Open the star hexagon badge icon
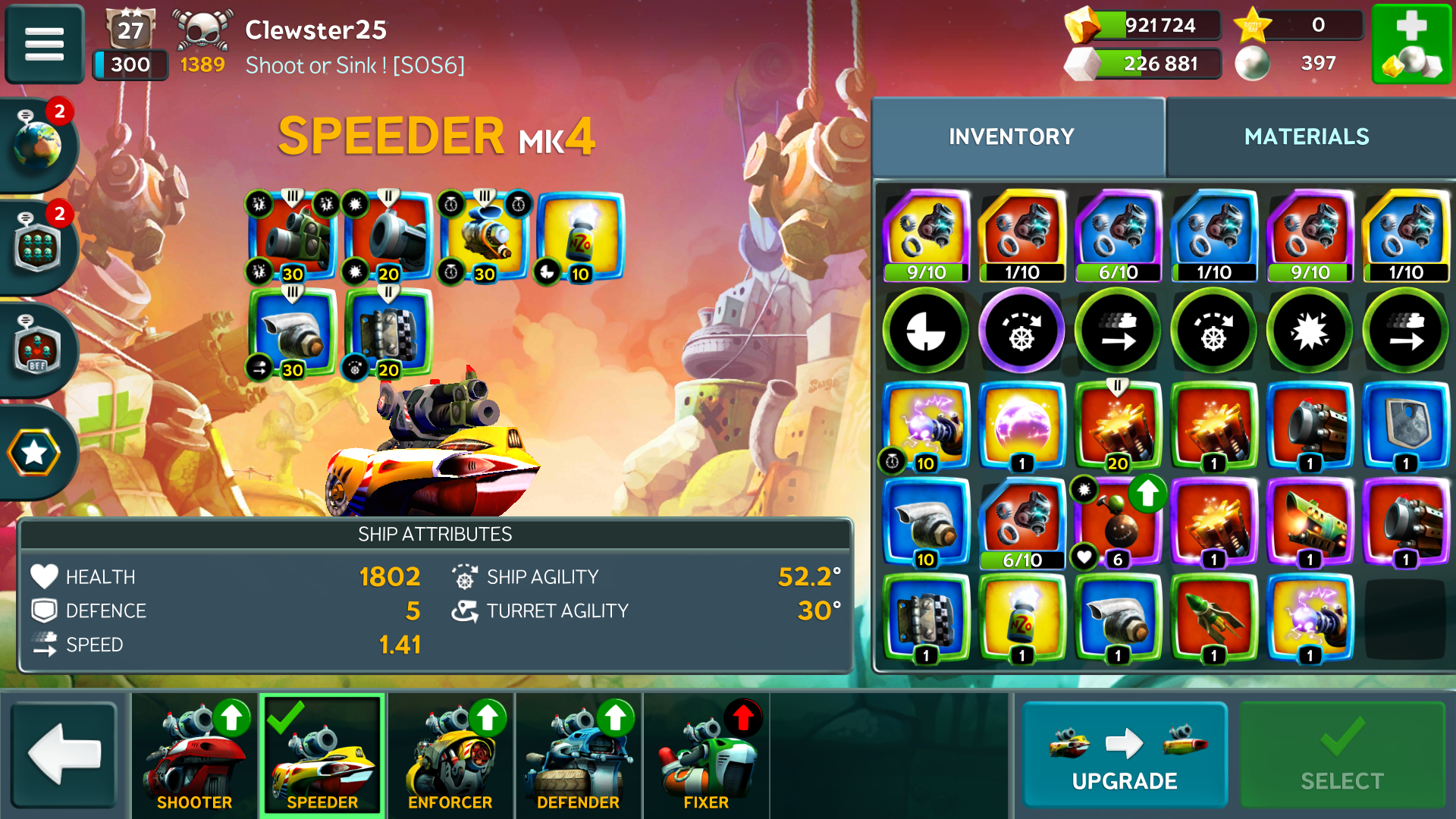The height and width of the screenshot is (819, 1456). pyautogui.click(x=34, y=453)
